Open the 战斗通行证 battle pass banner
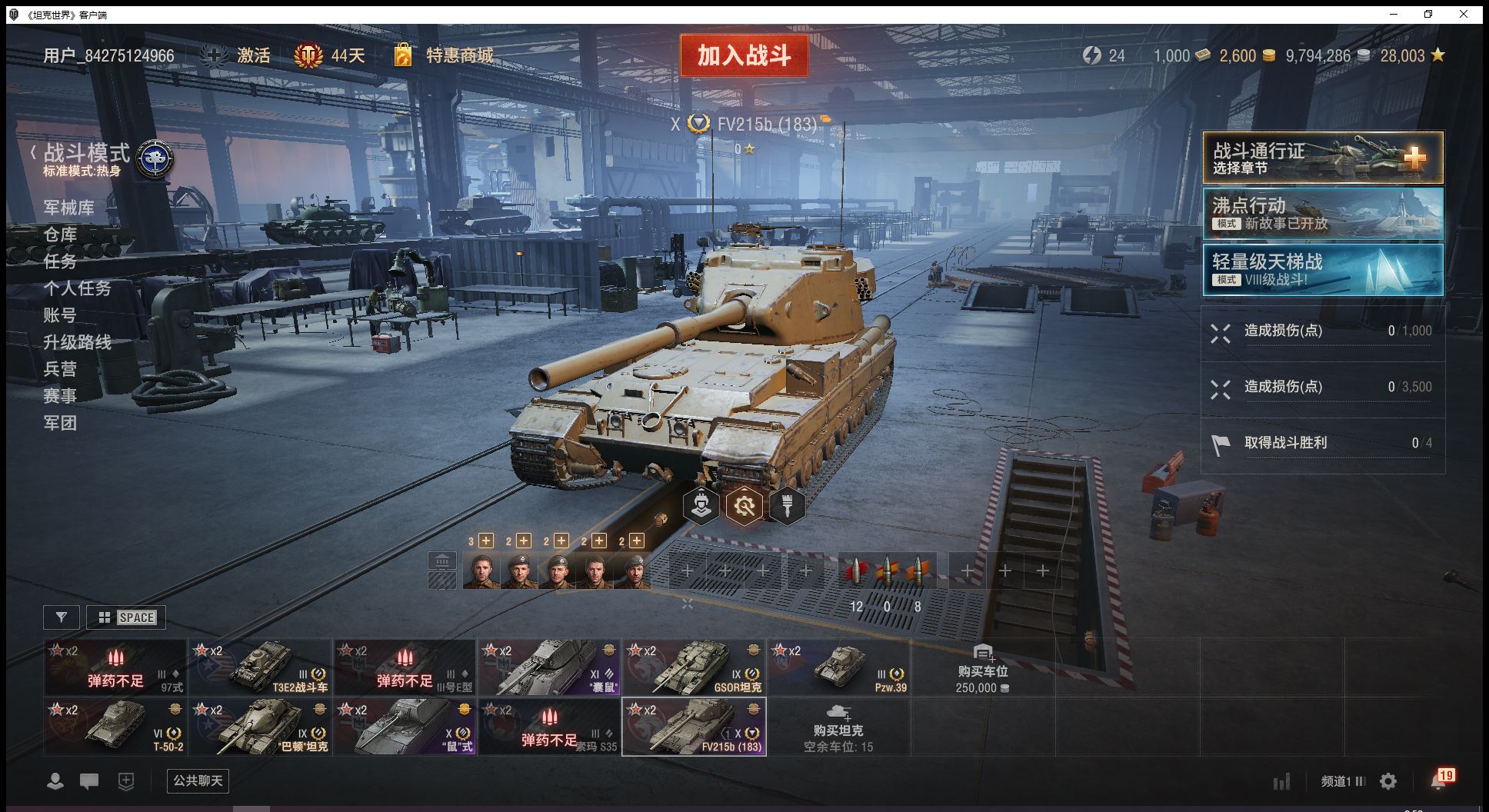Image resolution: width=1489 pixels, height=812 pixels. [x=1322, y=158]
